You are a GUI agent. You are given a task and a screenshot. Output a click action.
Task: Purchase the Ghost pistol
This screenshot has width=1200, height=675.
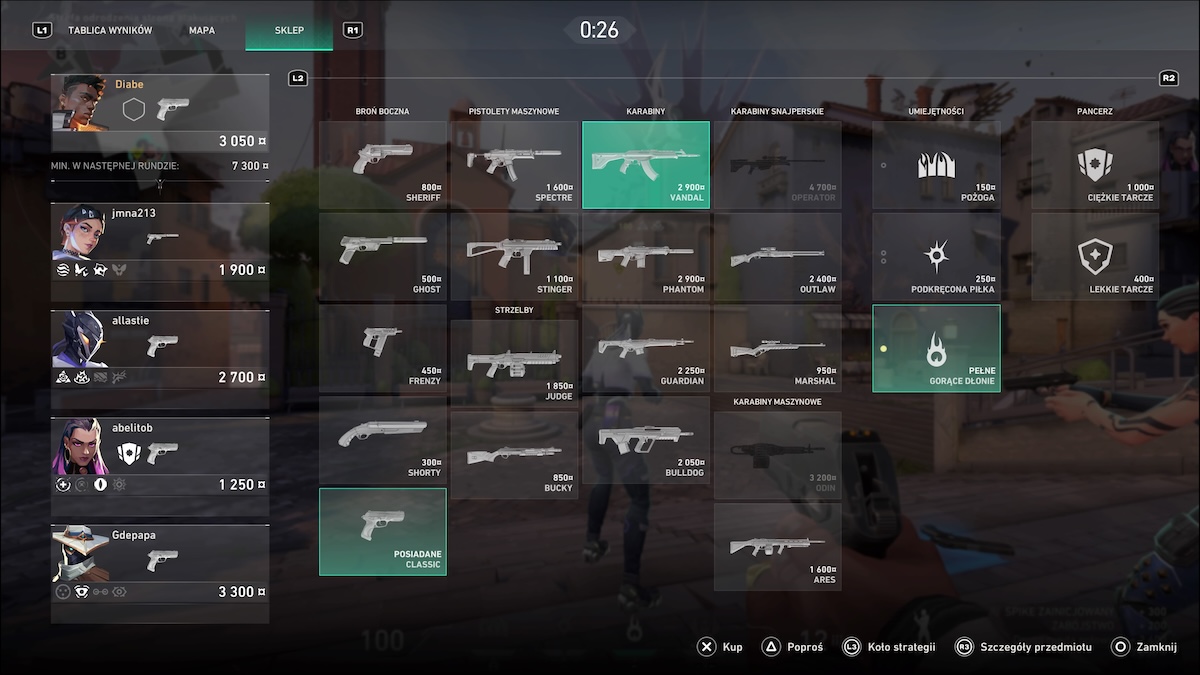pos(383,257)
